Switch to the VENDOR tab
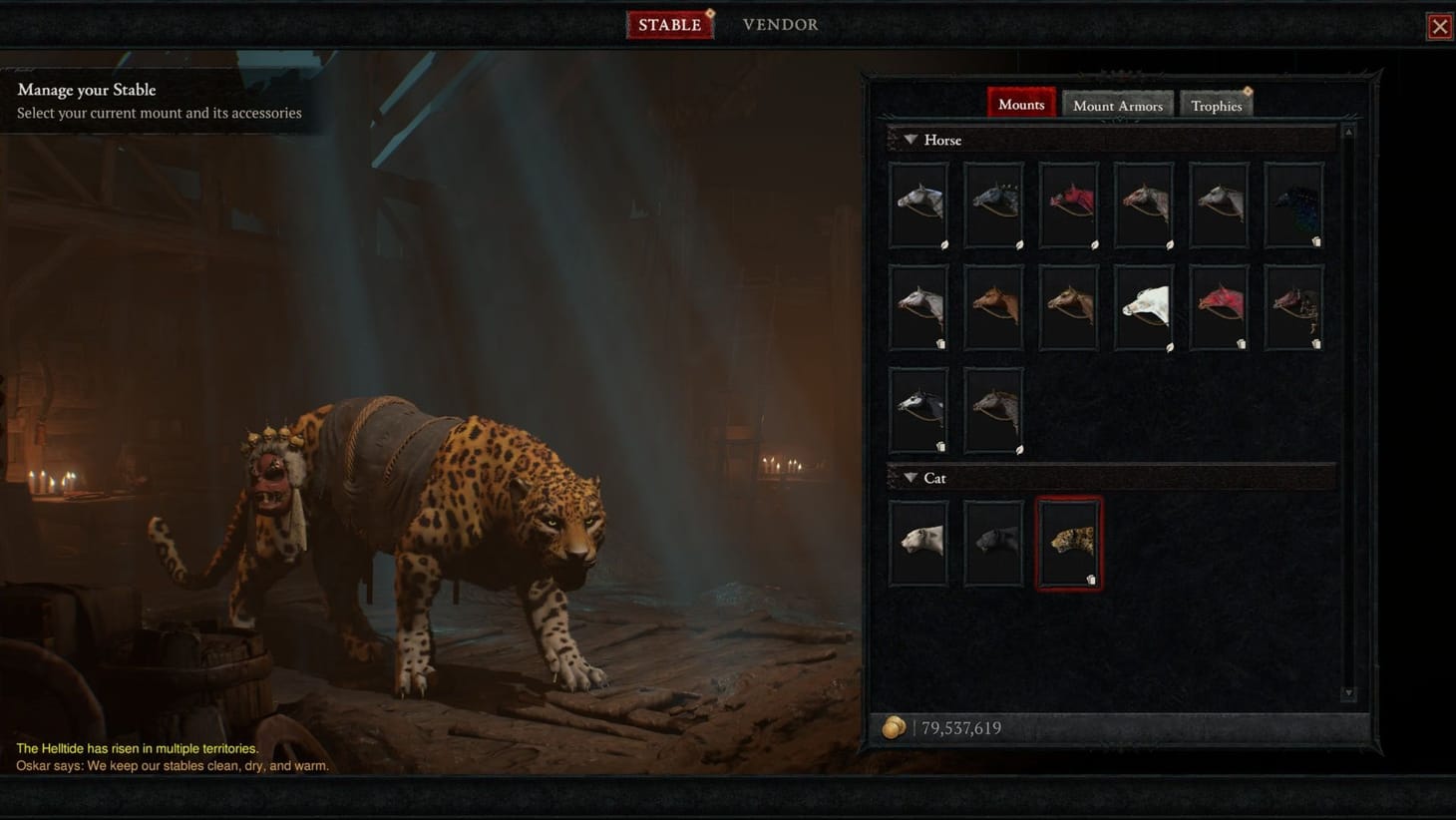Screen dimensions: 1456x820 tap(780, 24)
